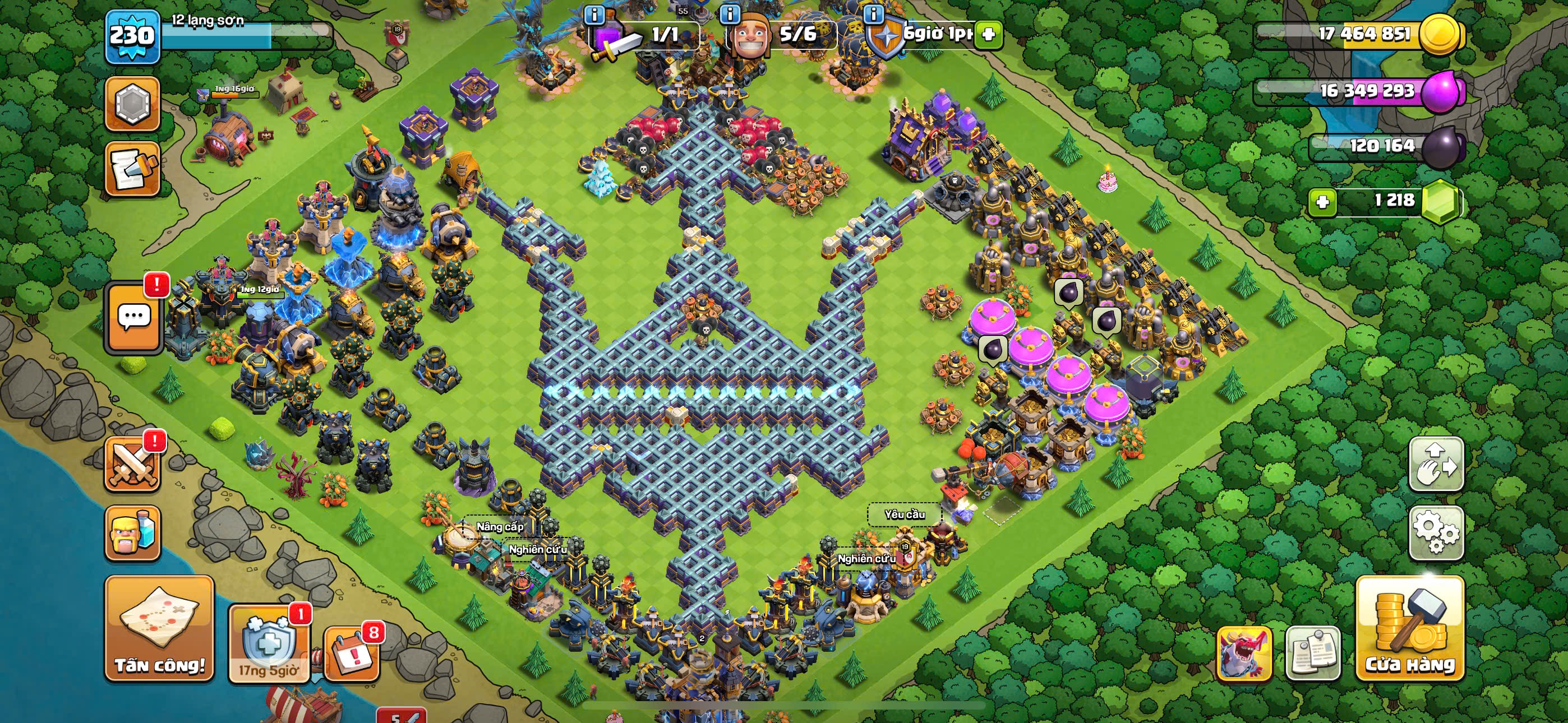Open the chat speech bubble panel

pyautogui.click(x=134, y=317)
